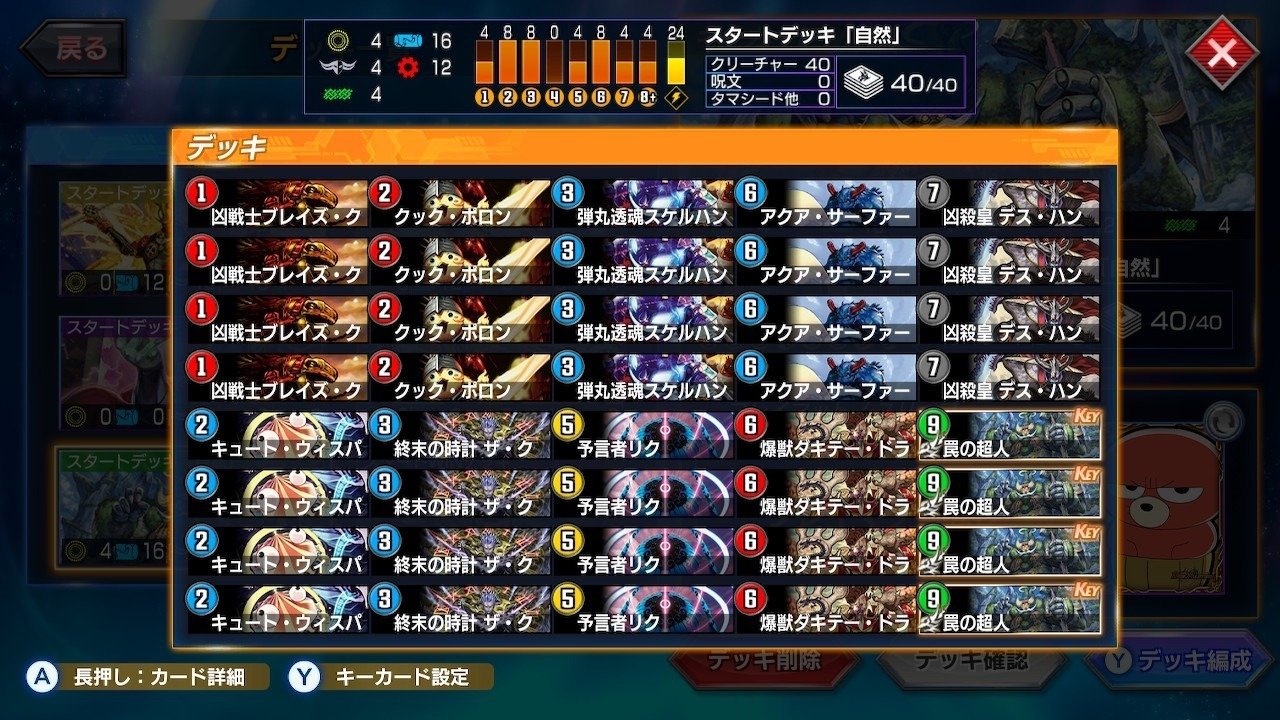Image resolution: width=1280 pixels, height=720 pixels.
Task: Click the lightning icon in the mana curve
Action: tap(675, 96)
